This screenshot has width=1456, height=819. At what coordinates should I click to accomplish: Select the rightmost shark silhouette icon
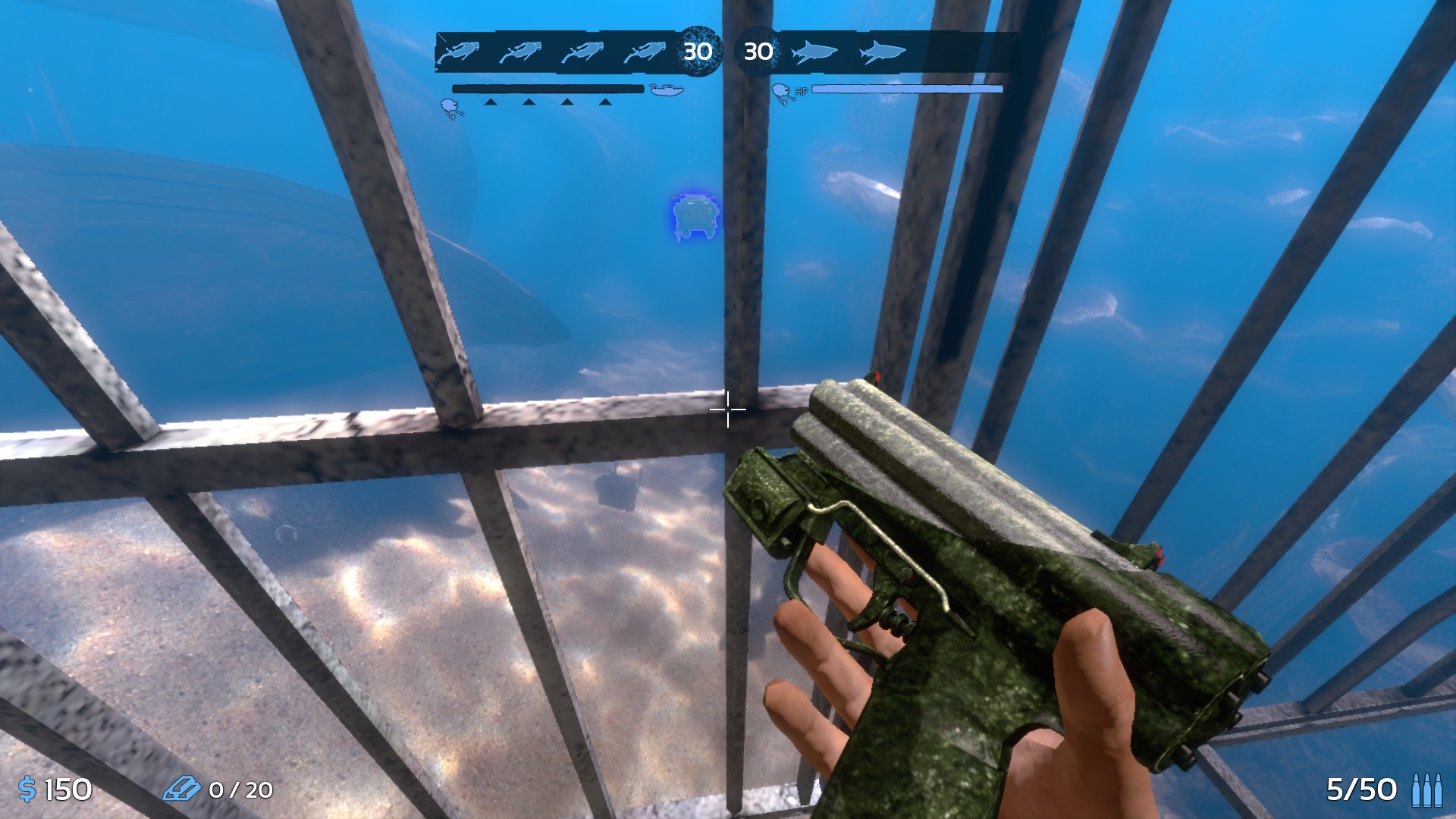[x=883, y=52]
